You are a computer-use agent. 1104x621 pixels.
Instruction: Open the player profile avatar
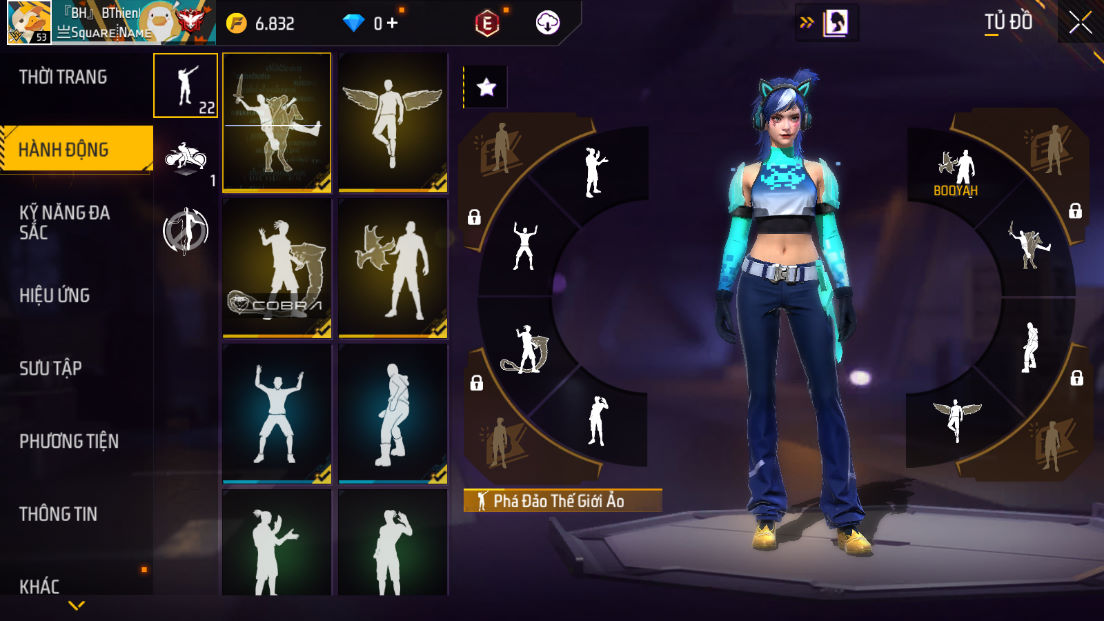point(29,22)
